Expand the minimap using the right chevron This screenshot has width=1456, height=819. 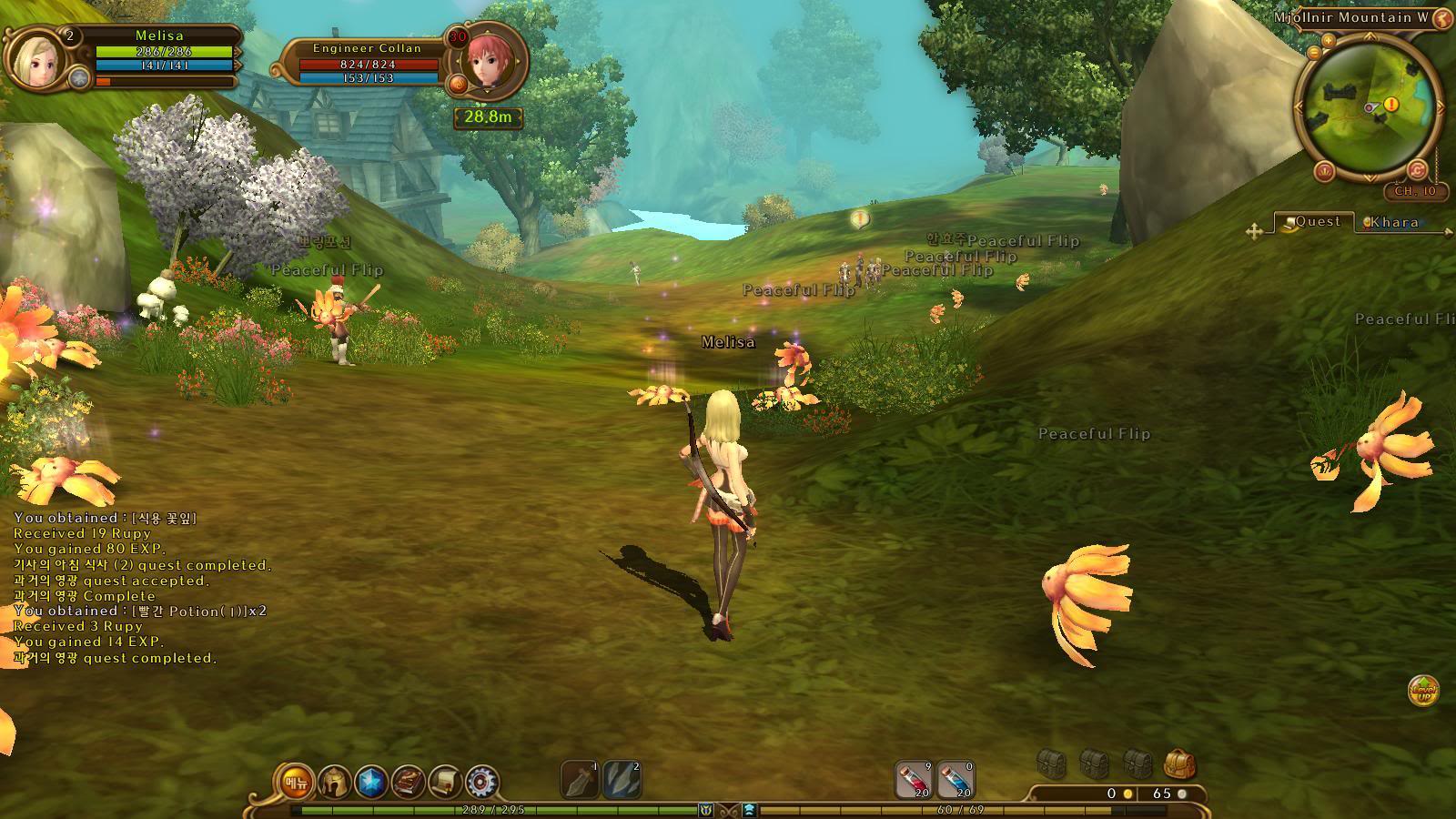(1441, 108)
